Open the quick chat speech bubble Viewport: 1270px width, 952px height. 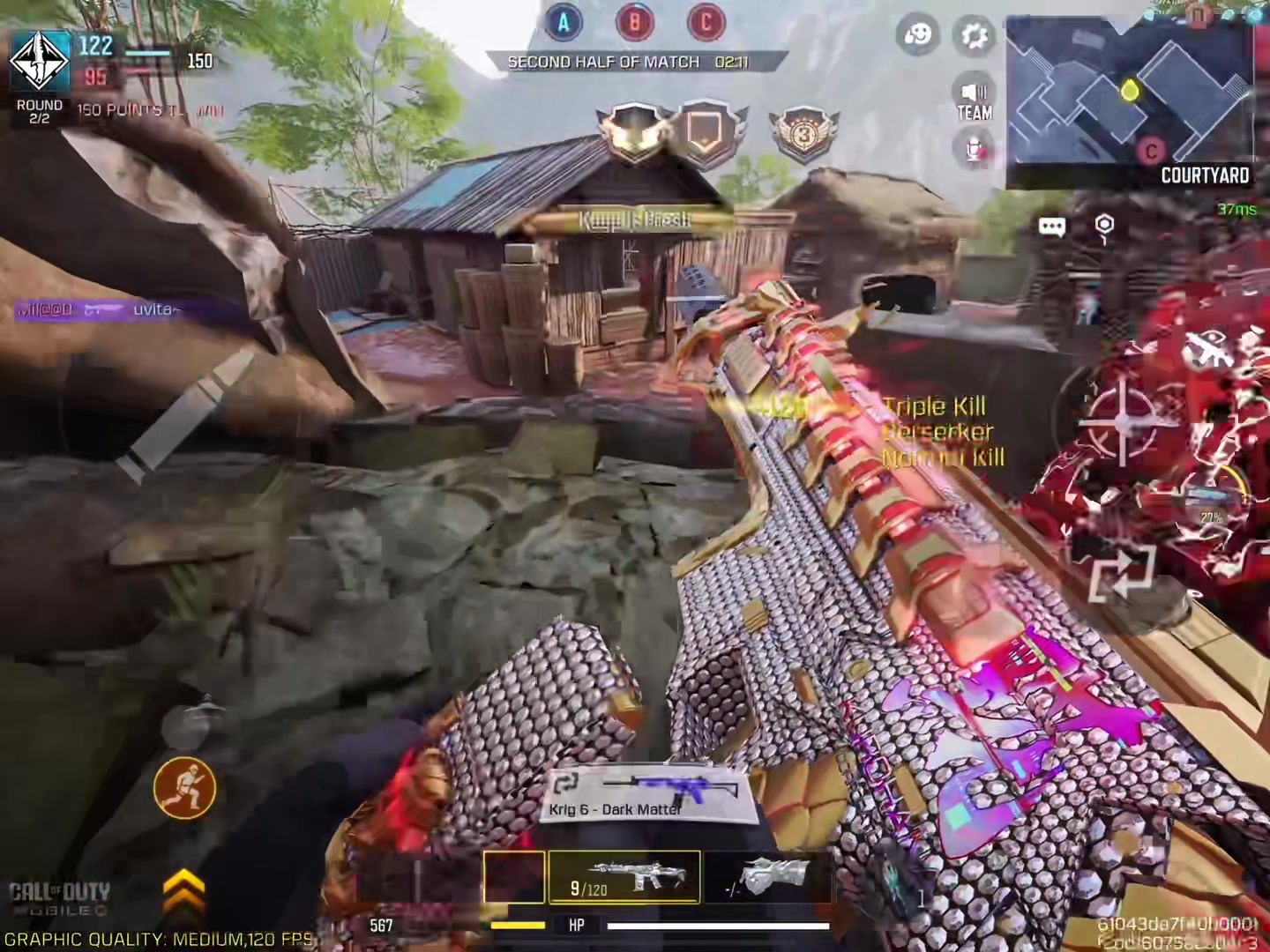(x=1051, y=227)
